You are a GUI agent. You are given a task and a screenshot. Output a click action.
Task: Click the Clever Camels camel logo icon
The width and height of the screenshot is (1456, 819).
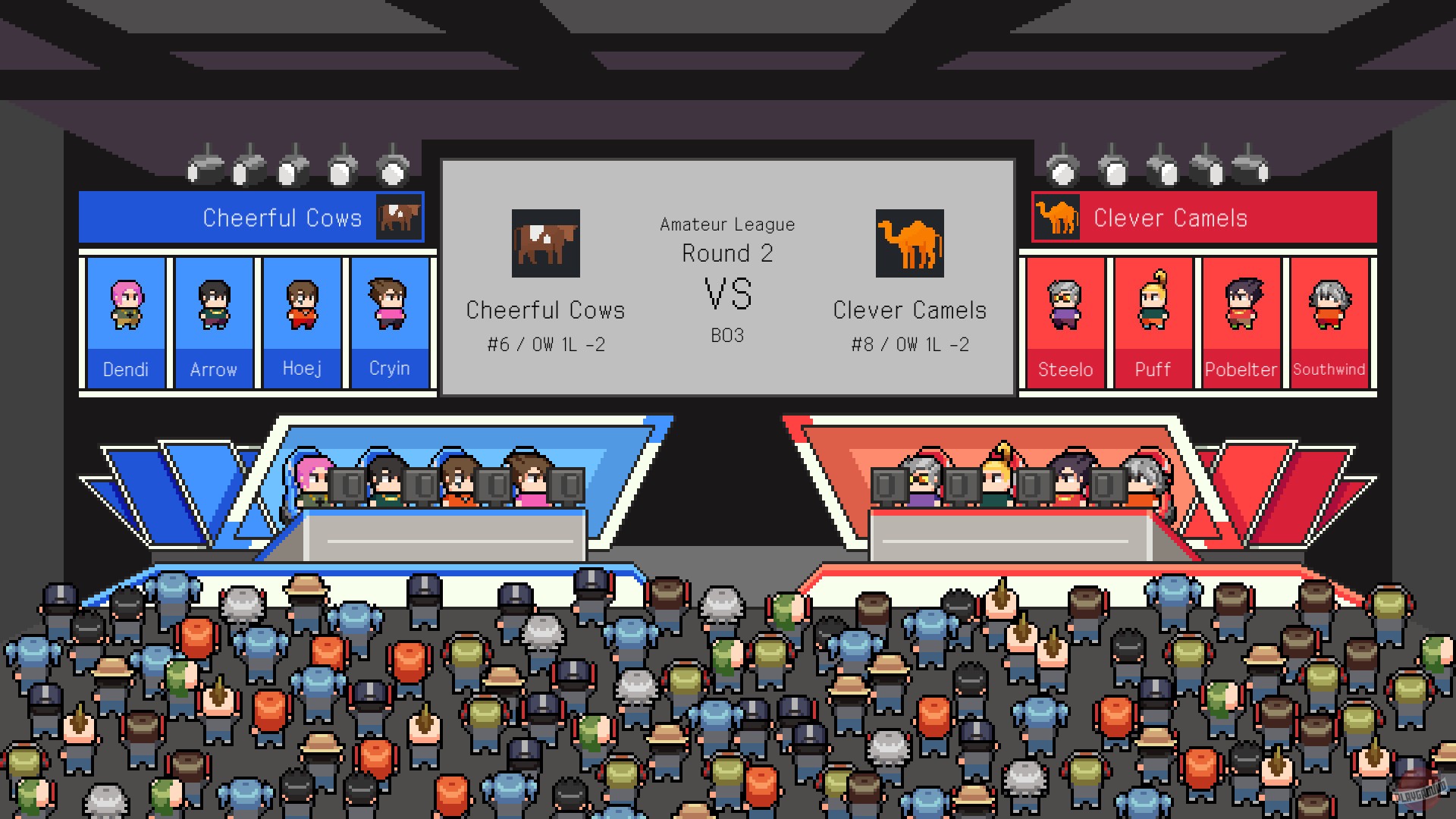click(908, 243)
